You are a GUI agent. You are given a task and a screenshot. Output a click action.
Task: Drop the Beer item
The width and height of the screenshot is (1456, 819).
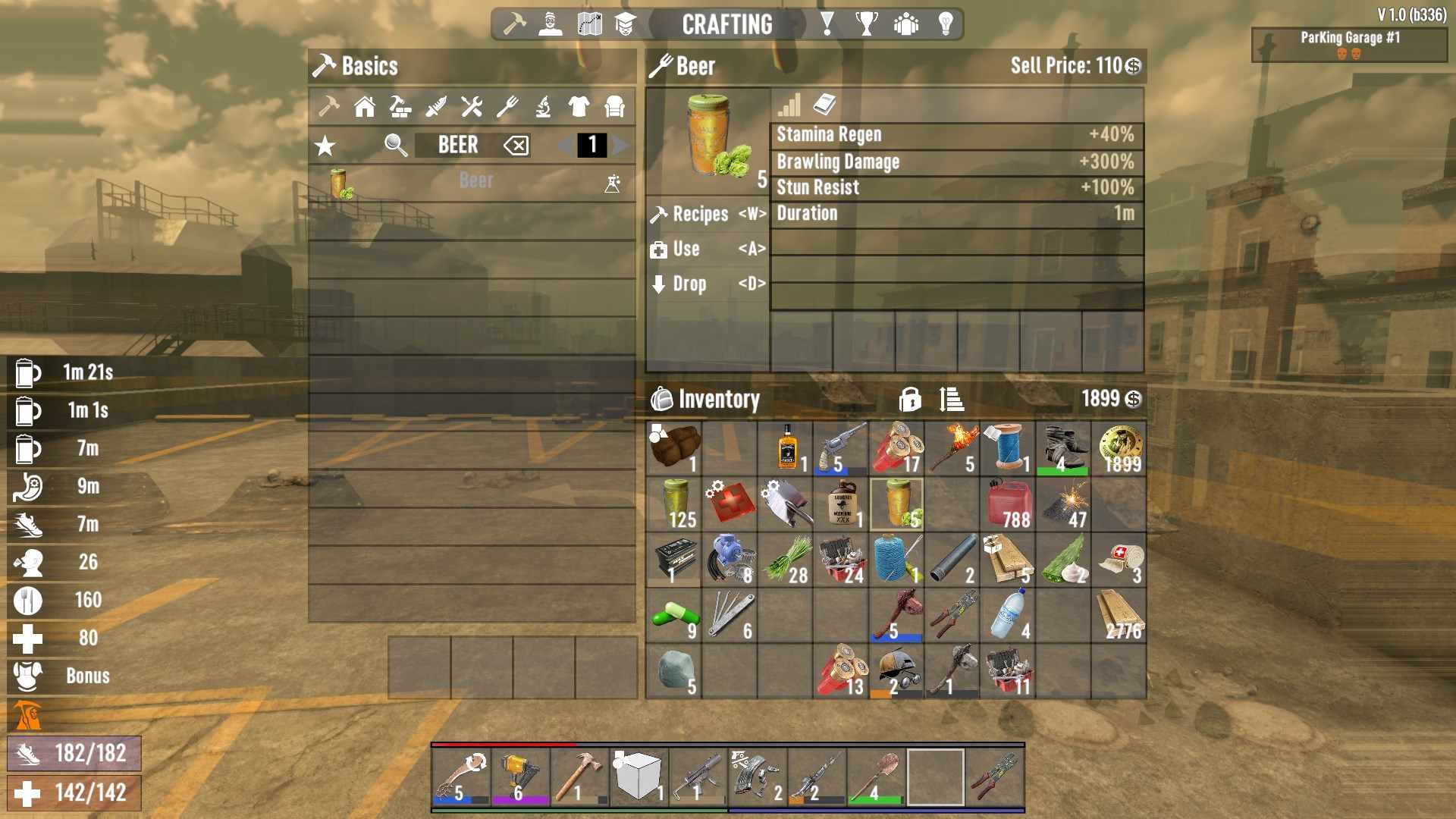point(707,284)
